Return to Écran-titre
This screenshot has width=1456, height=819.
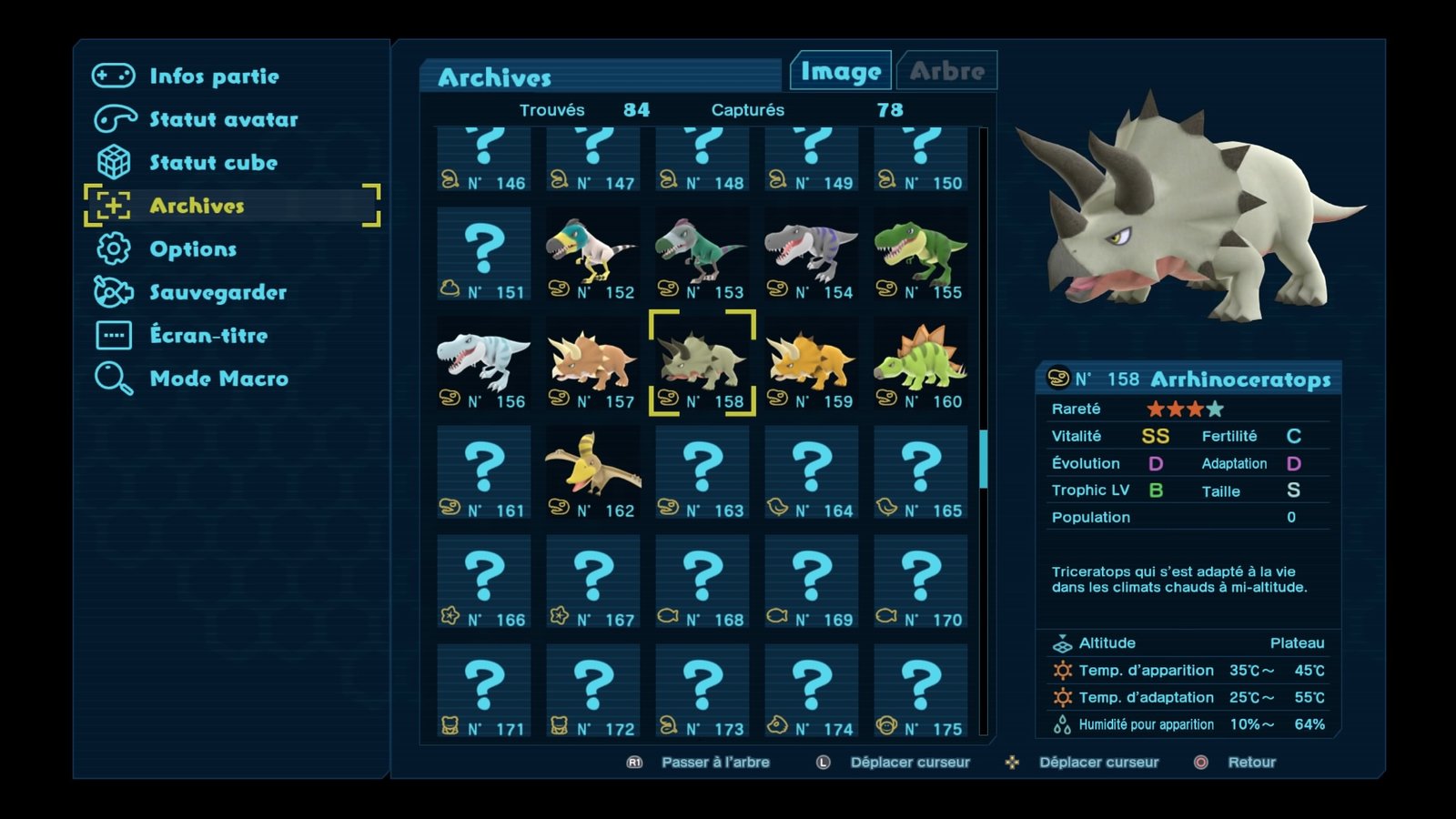point(208,336)
